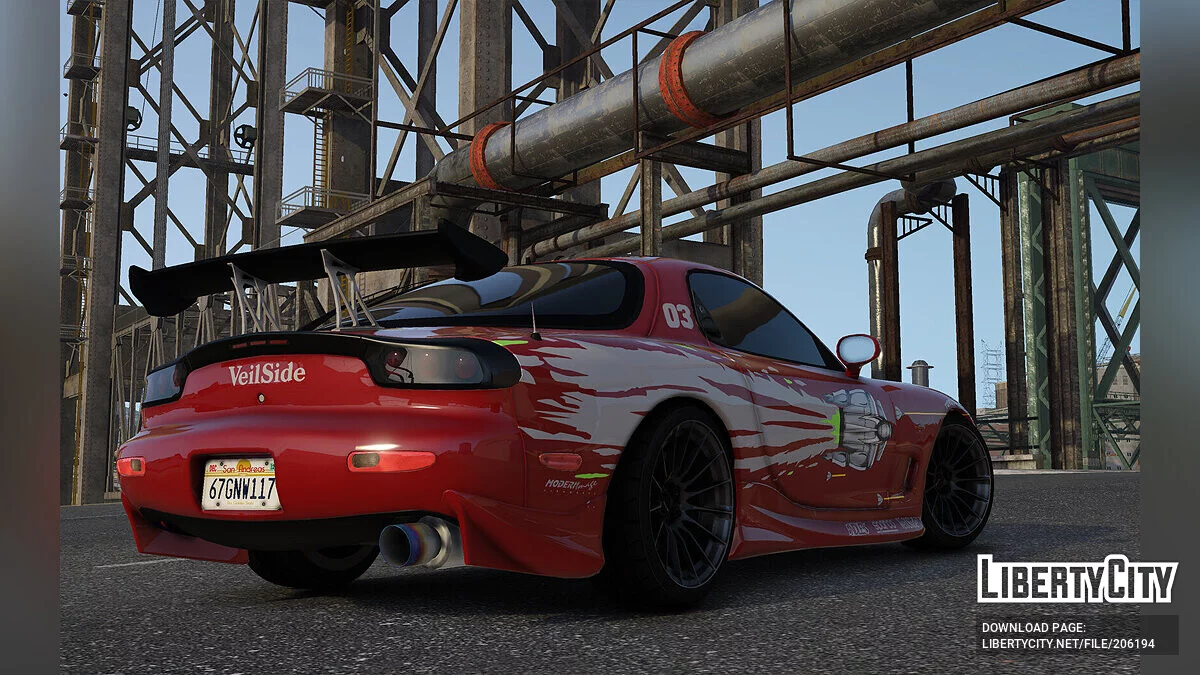Click the LibertyCity logo watermark
Screen dimensions: 1200x675
pos(1077,579)
